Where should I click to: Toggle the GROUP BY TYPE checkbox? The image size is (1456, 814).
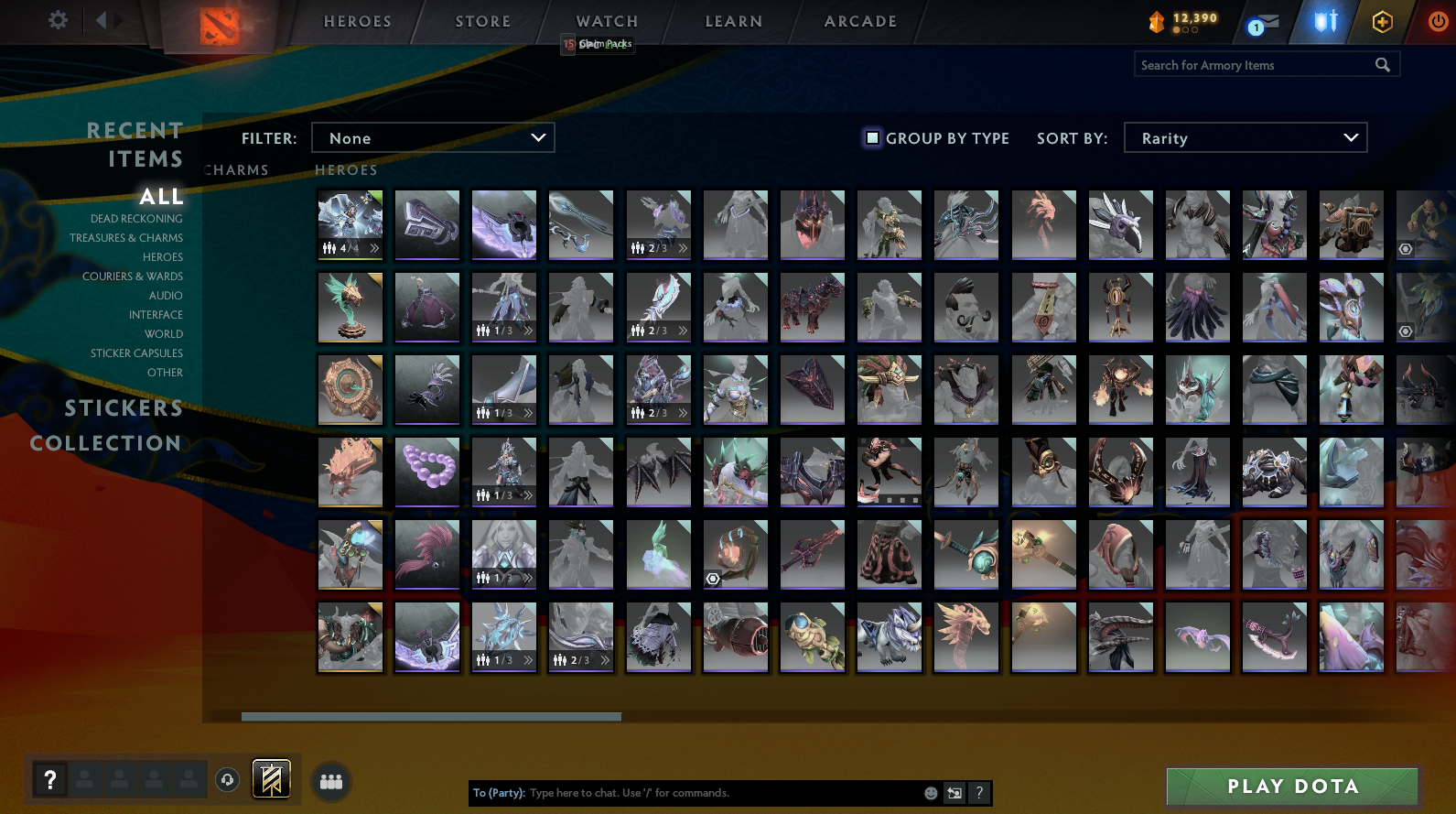coord(871,137)
